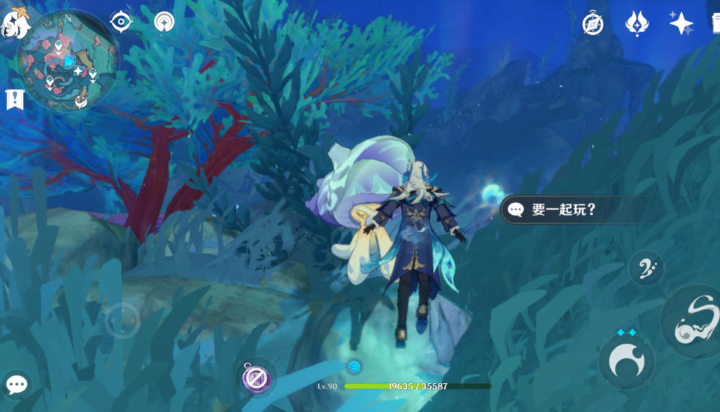Activate the large serpent-swirl skill button
This screenshot has width=720, height=412.
[x=693, y=320]
